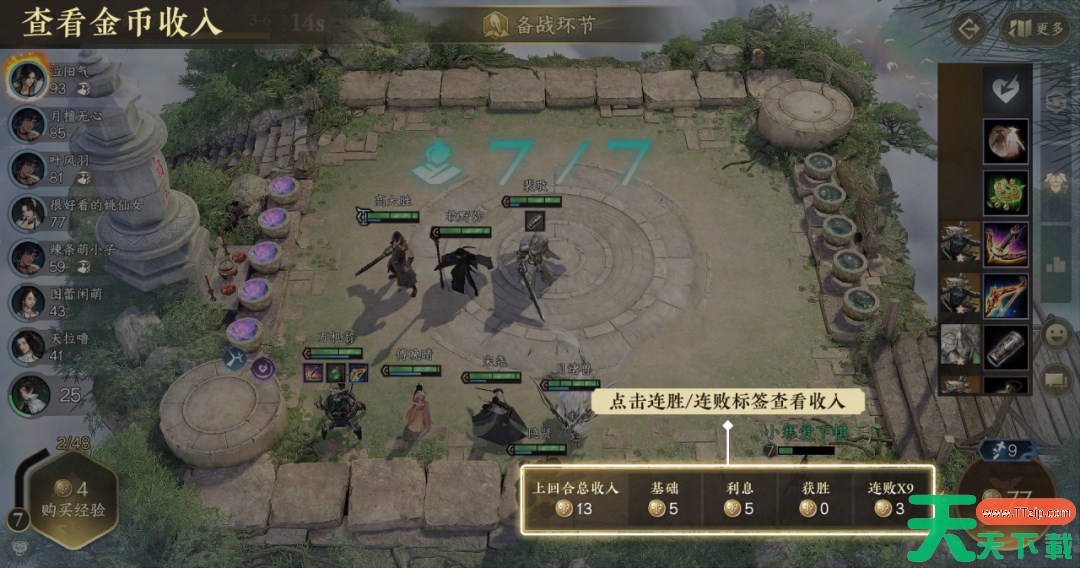
Task: Tap the 连败X9 losing streak label
Action: coord(888,499)
